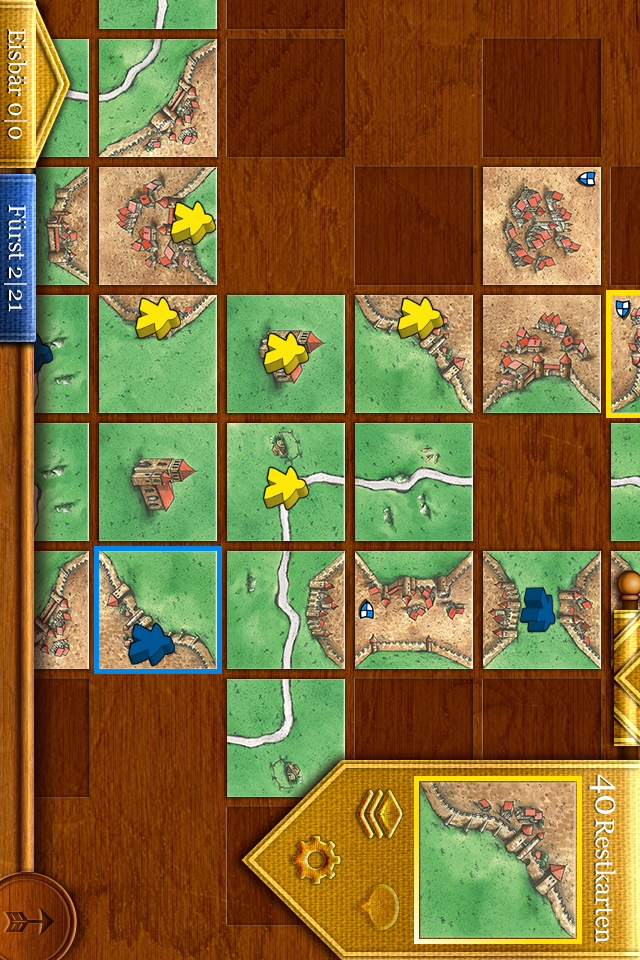The width and height of the screenshot is (640, 960).
Task: Select the current tile preview in the gold panel
Action: coord(497,860)
